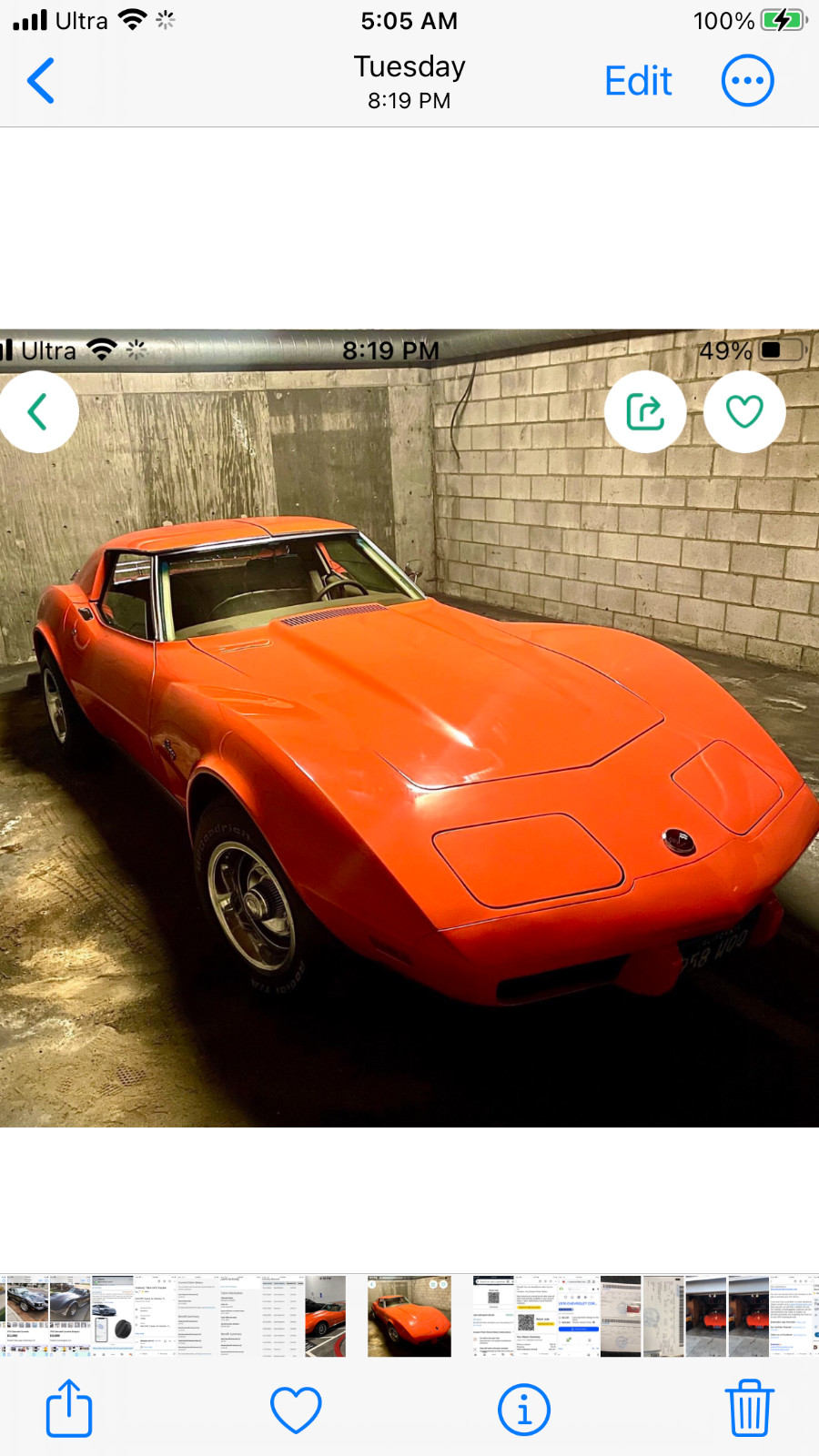Screen dimensions: 819x1456
Task: Select the enlarged orange Corvette thumbnail
Action: (409, 1316)
